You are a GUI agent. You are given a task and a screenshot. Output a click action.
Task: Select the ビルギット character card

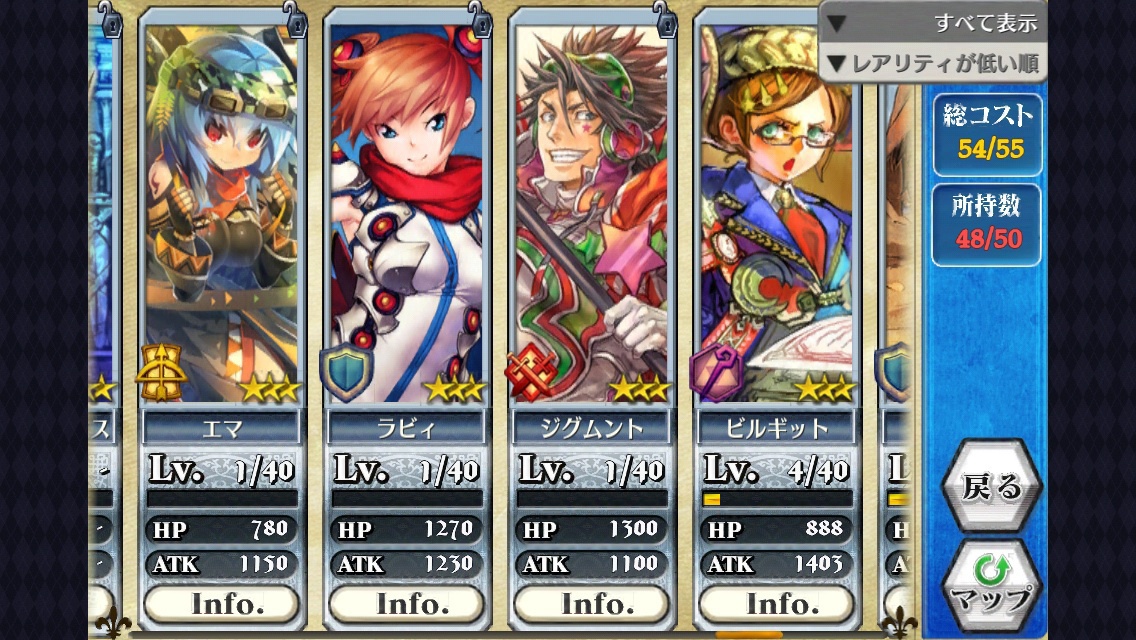pos(776,210)
